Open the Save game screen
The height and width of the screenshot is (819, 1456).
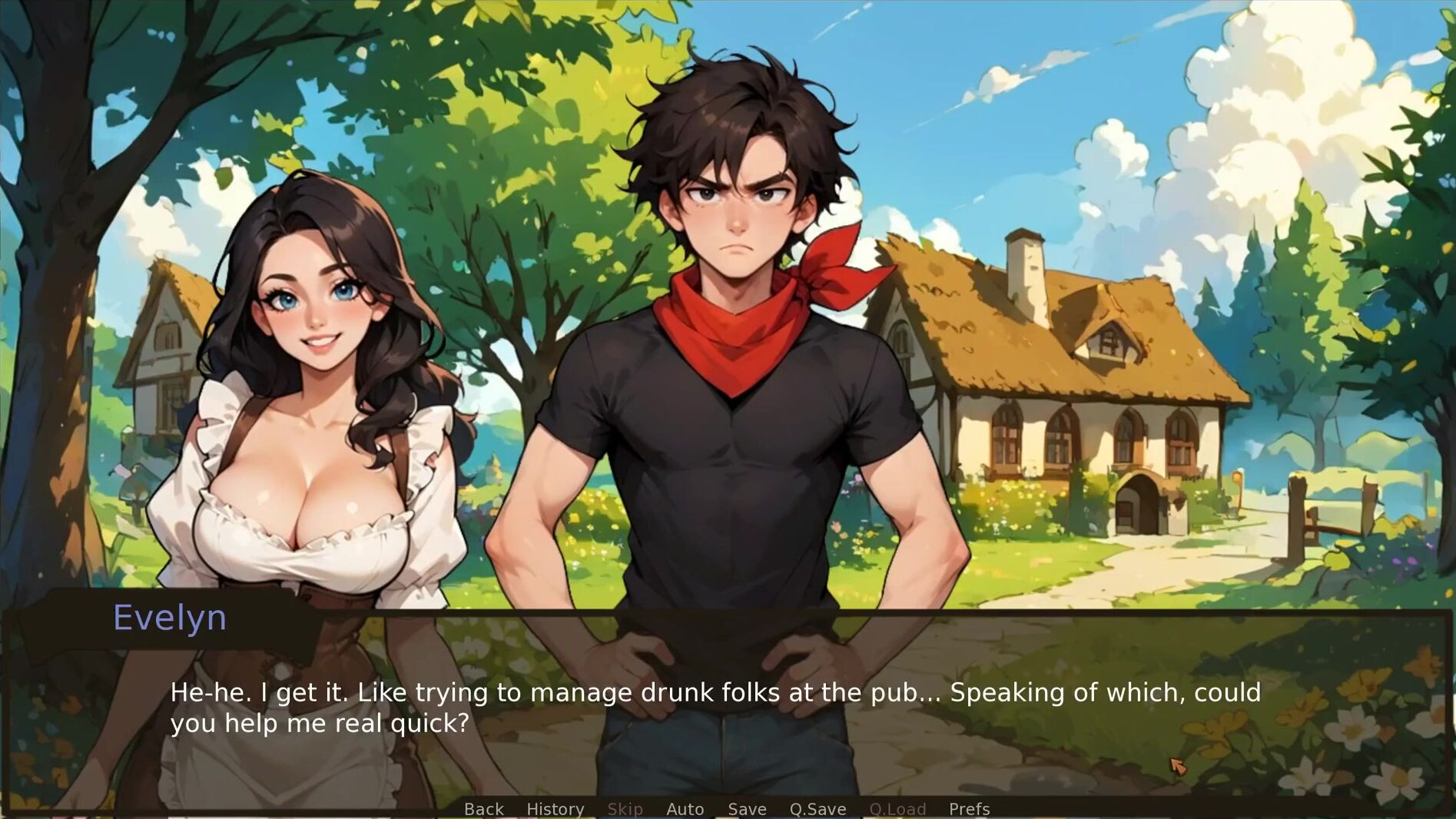(747, 809)
